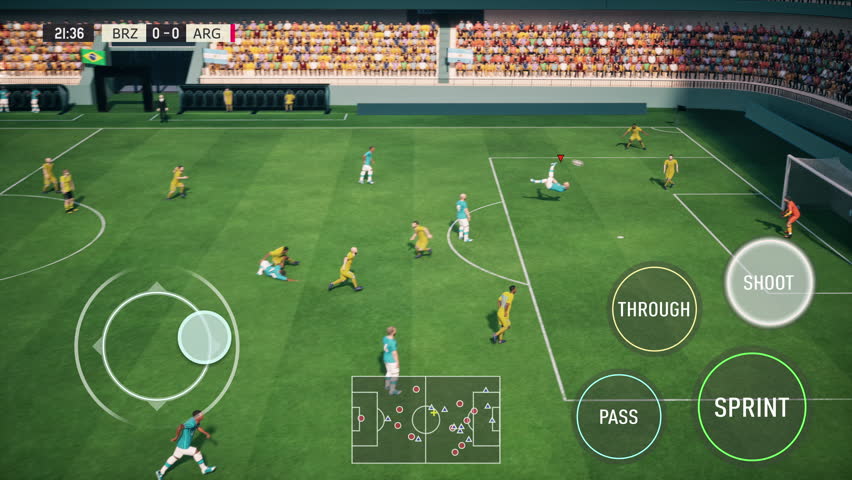852x480 pixels.
Task: Tap the SHOOT button
Action: point(768,283)
